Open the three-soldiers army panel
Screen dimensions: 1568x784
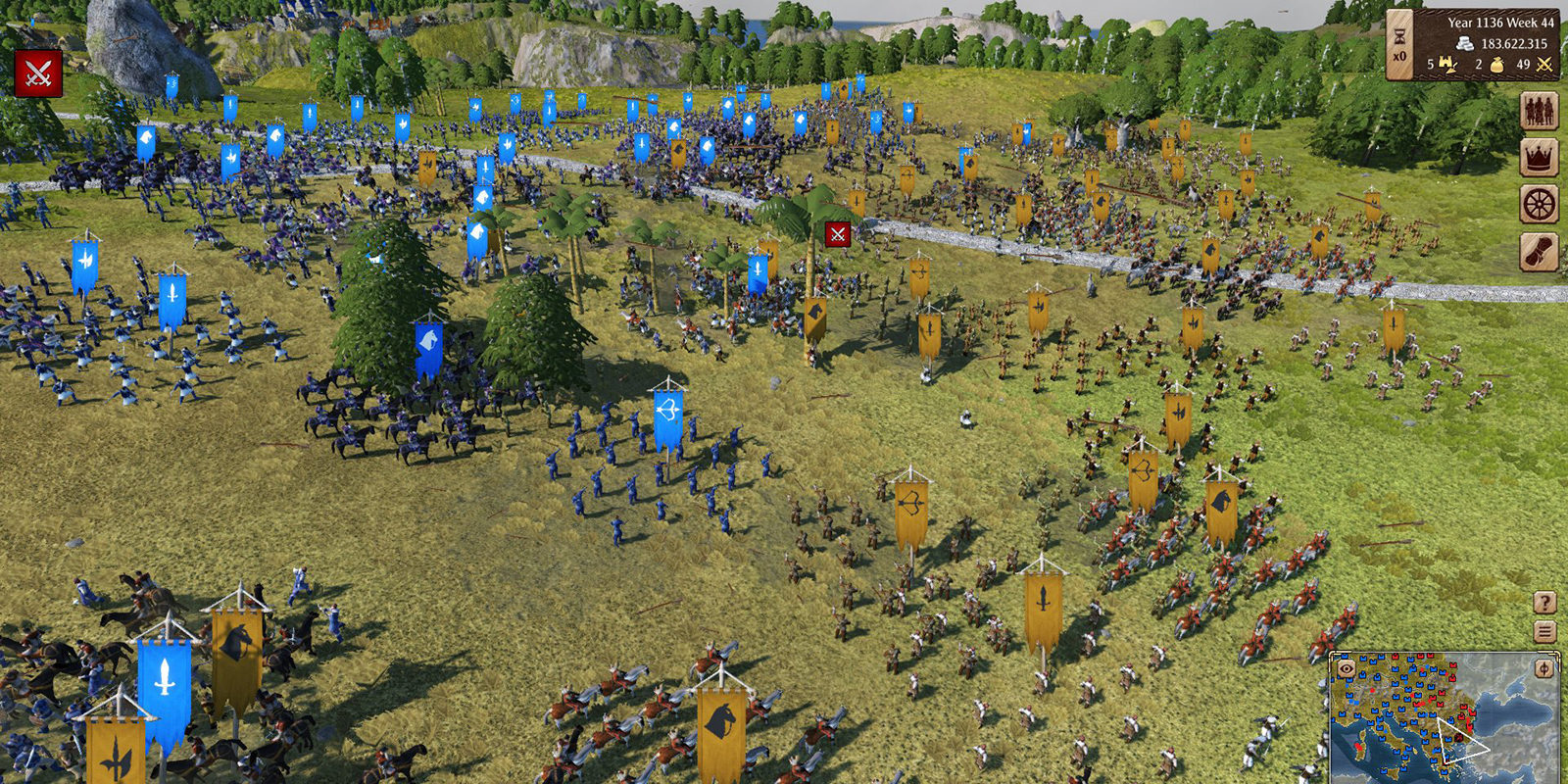tap(1539, 111)
